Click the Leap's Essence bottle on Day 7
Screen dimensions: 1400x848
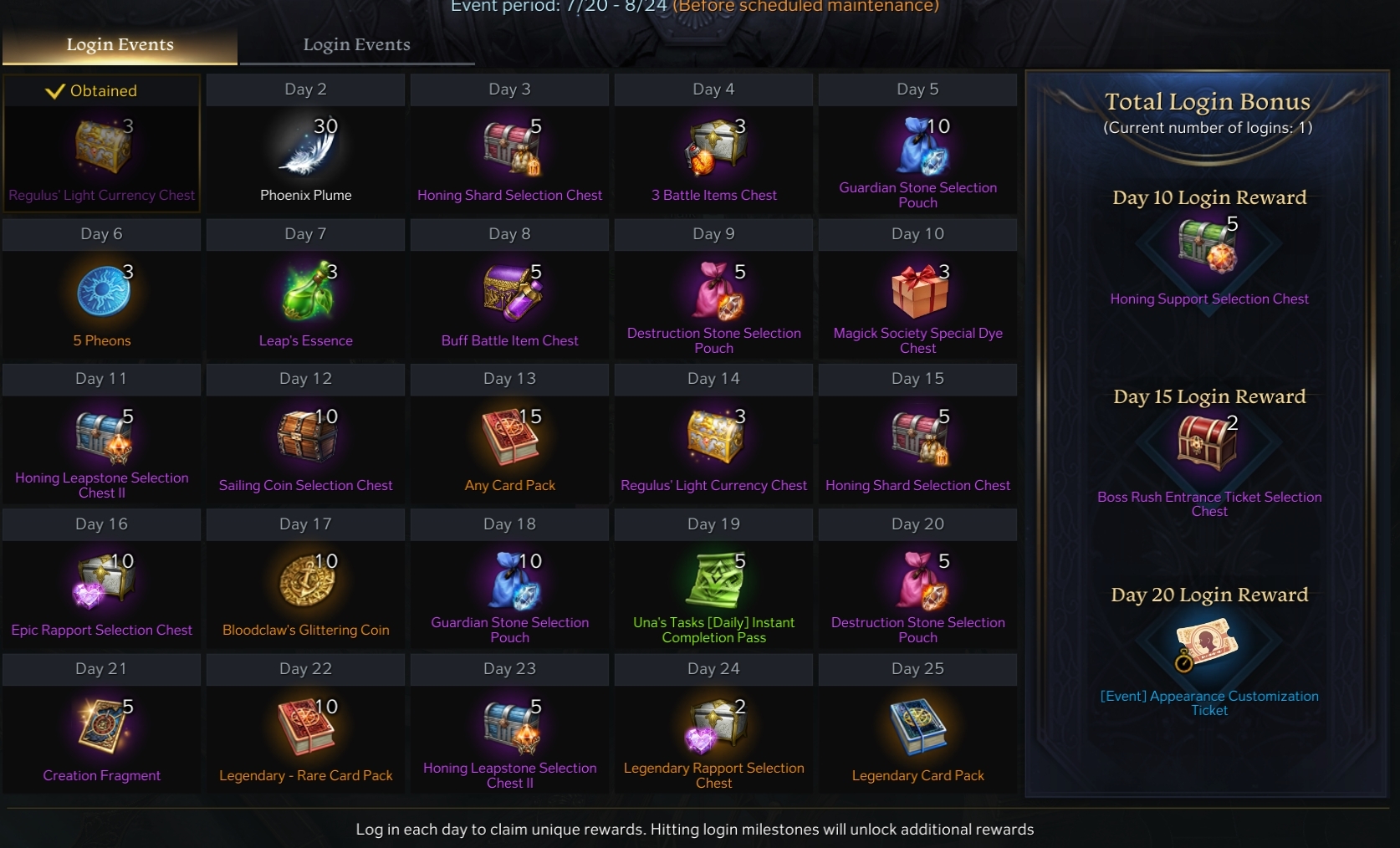(x=305, y=293)
